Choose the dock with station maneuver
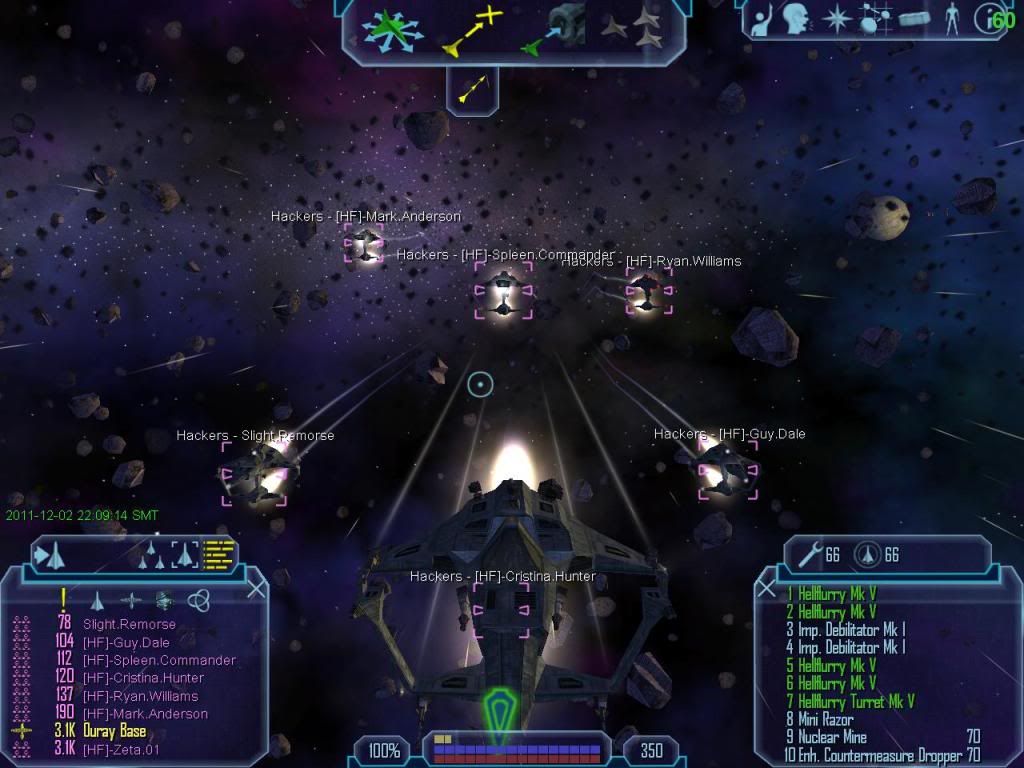1024x768 pixels. [x=552, y=29]
